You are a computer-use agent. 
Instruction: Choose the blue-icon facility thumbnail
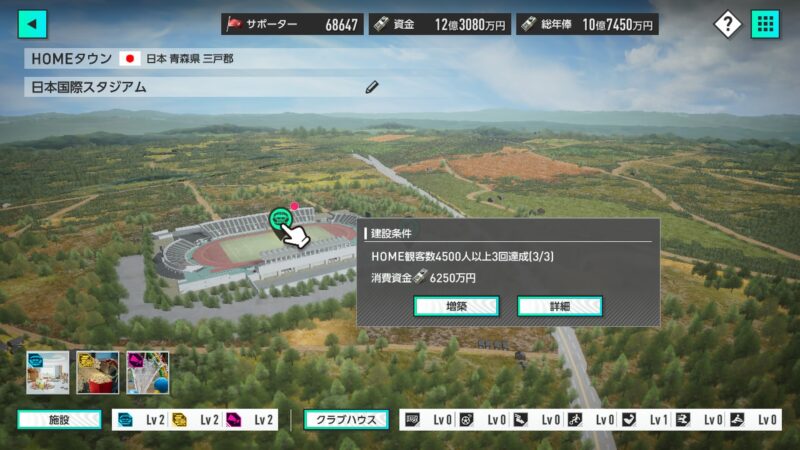point(47,372)
